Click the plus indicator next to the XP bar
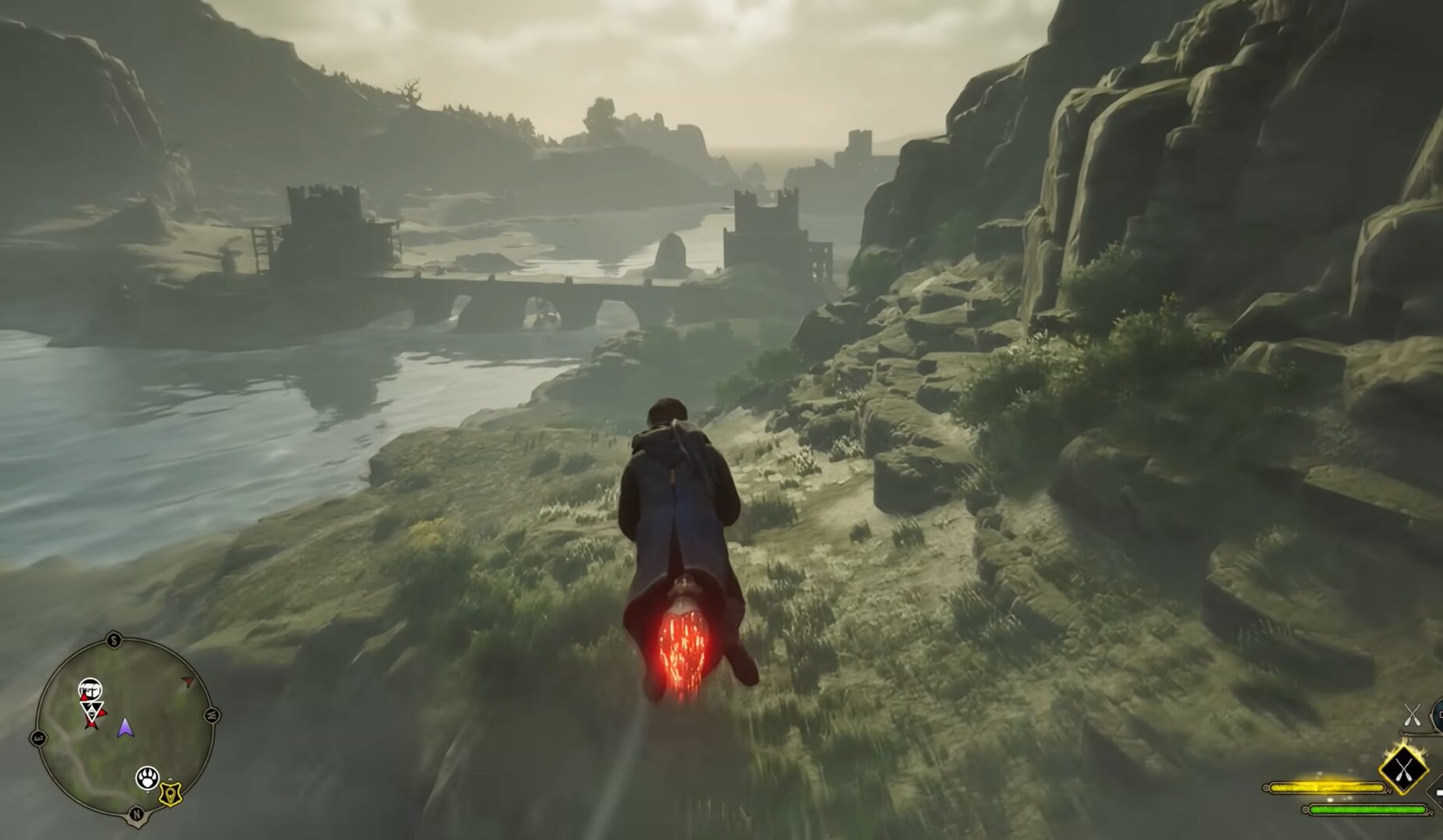The width and height of the screenshot is (1443, 840). coord(1439,793)
